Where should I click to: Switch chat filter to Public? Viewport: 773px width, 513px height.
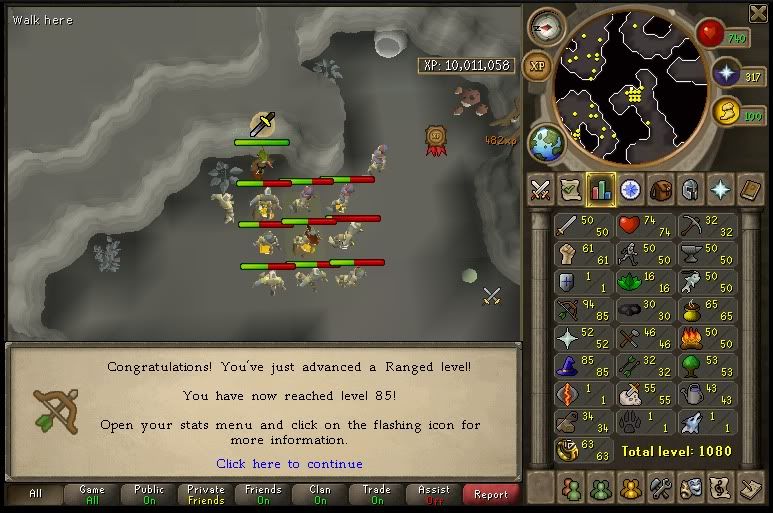point(149,494)
